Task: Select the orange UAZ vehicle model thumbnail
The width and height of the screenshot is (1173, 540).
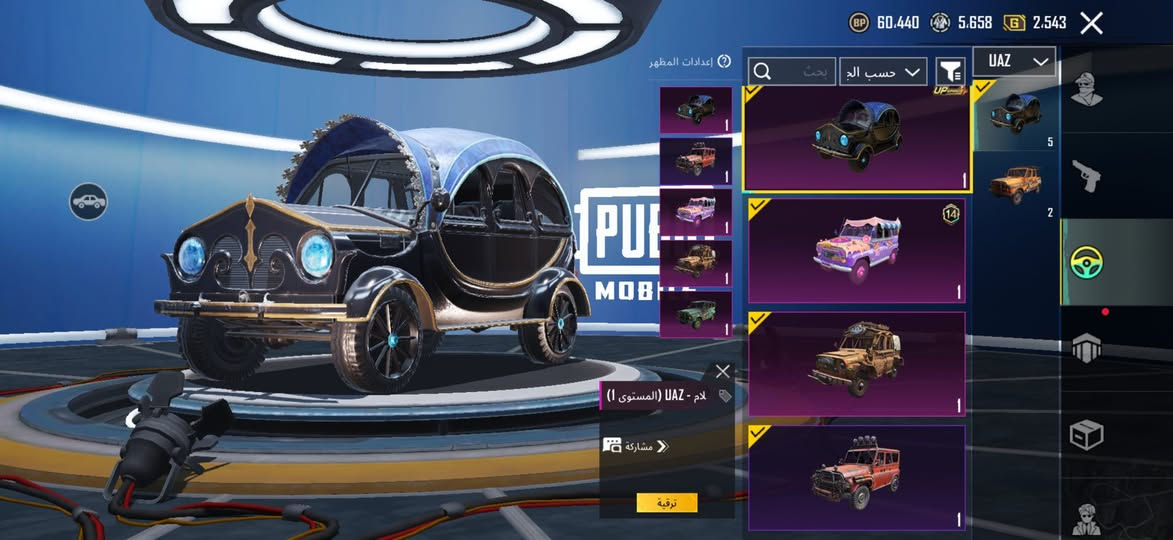Action: click(x=1015, y=184)
